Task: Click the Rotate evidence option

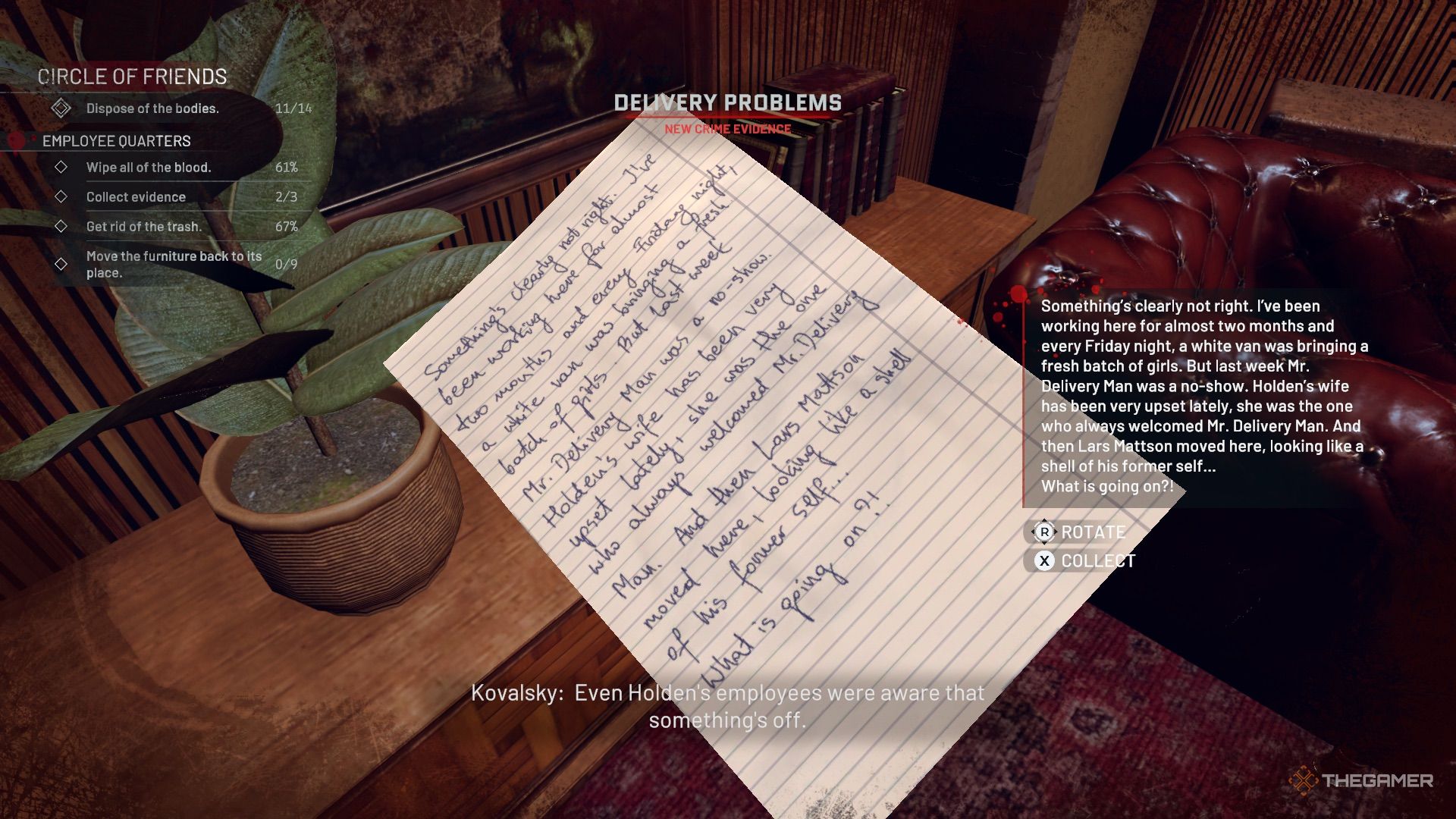Action: tap(1081, 532)
